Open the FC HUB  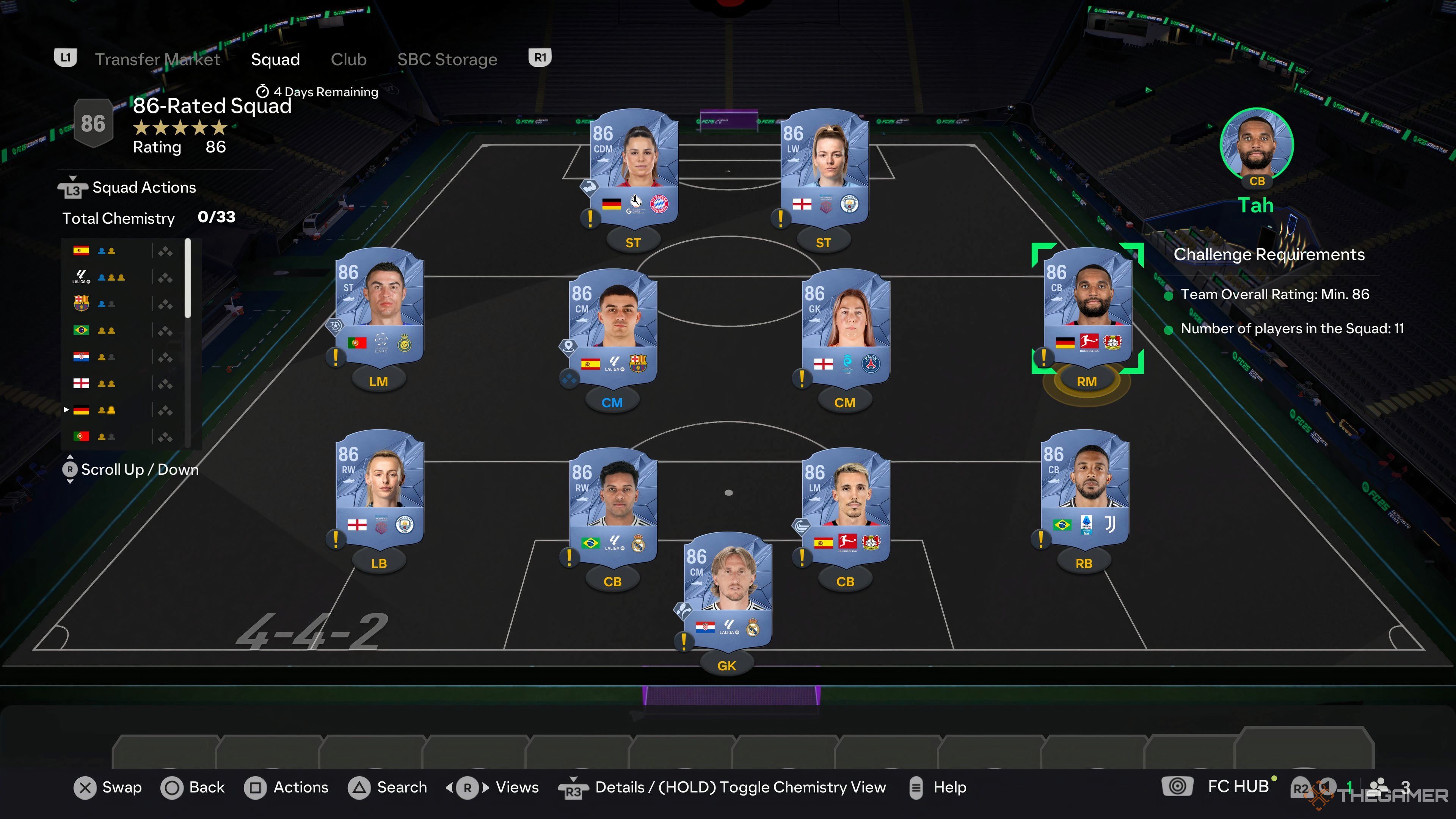(x=1237, y=786)
